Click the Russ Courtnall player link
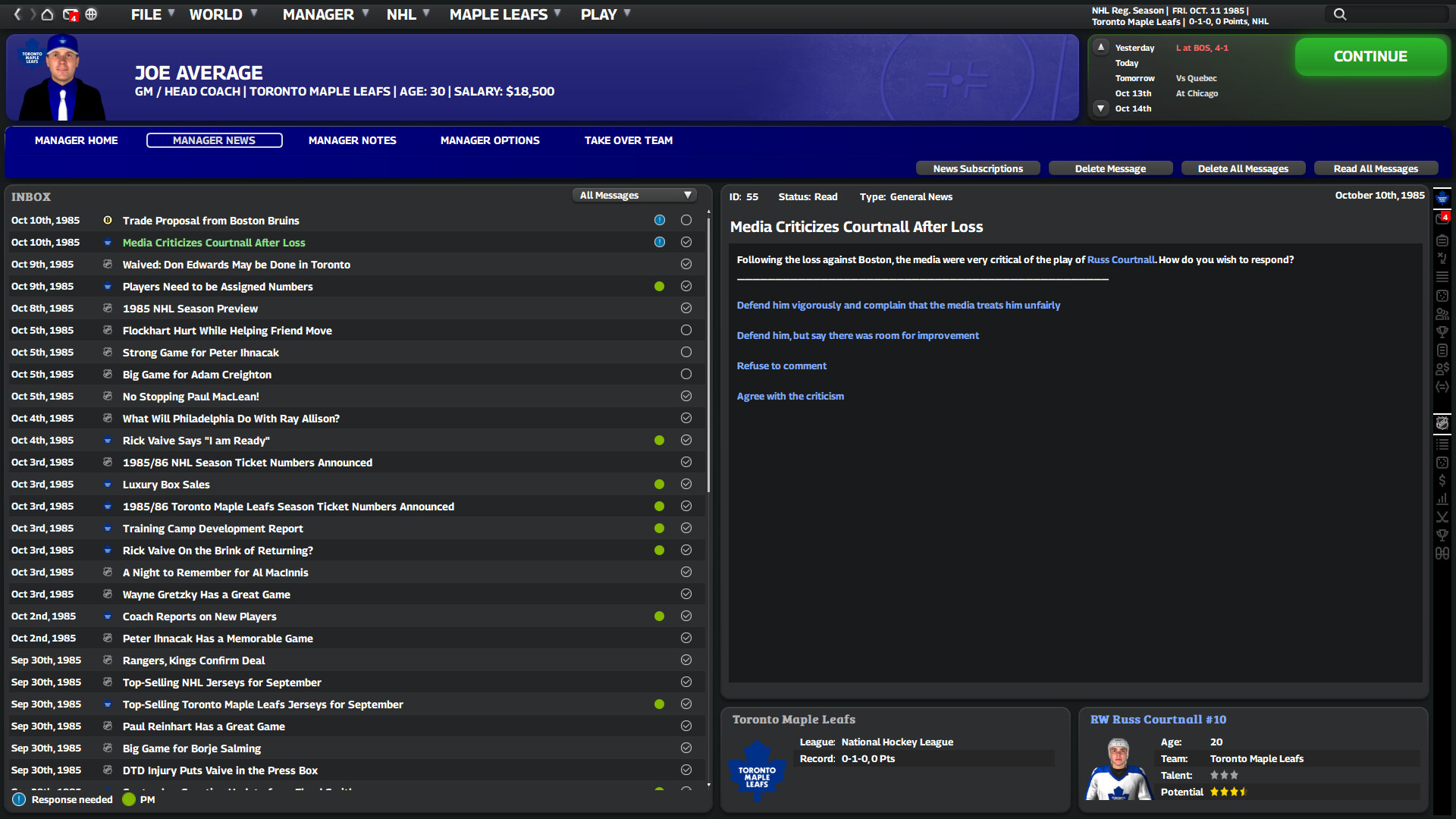Viewport: 1456px width, 819px height. point(1121,259)
